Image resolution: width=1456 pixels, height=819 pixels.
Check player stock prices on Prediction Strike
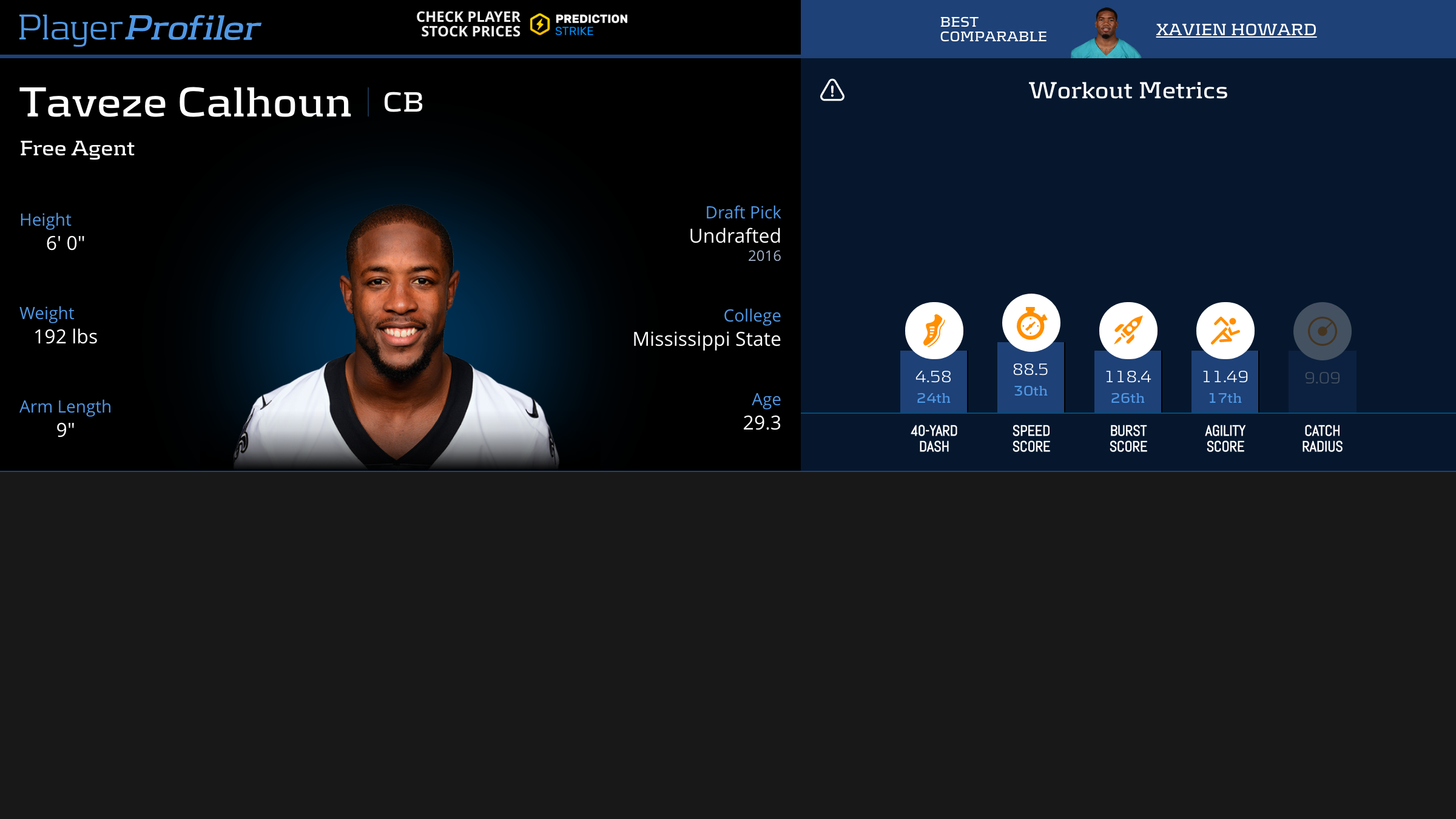click(522, 25)
